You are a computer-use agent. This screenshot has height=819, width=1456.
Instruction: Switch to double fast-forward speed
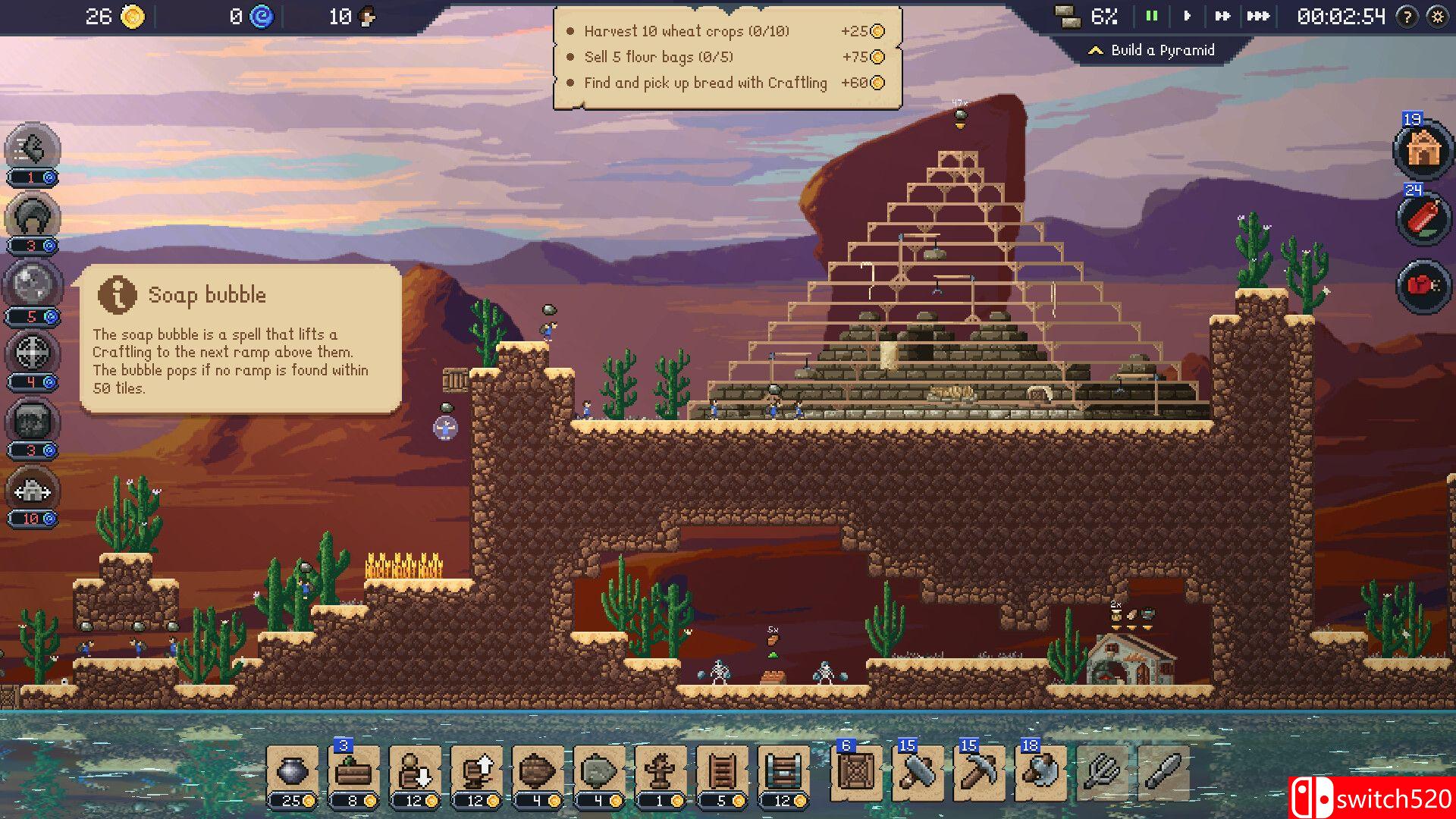click(1222, 16)
